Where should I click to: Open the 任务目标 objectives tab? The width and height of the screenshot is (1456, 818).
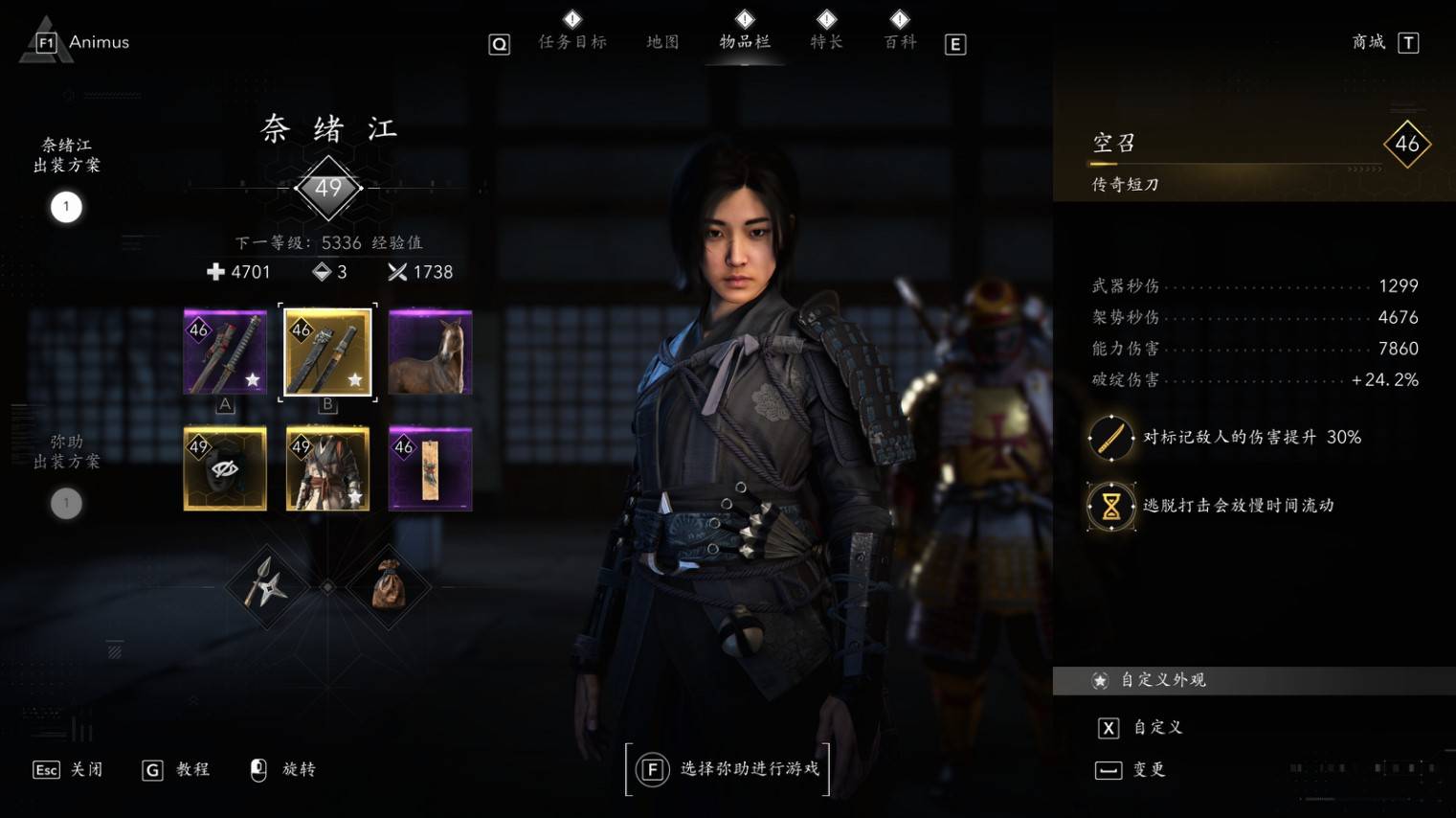point(572,41)
